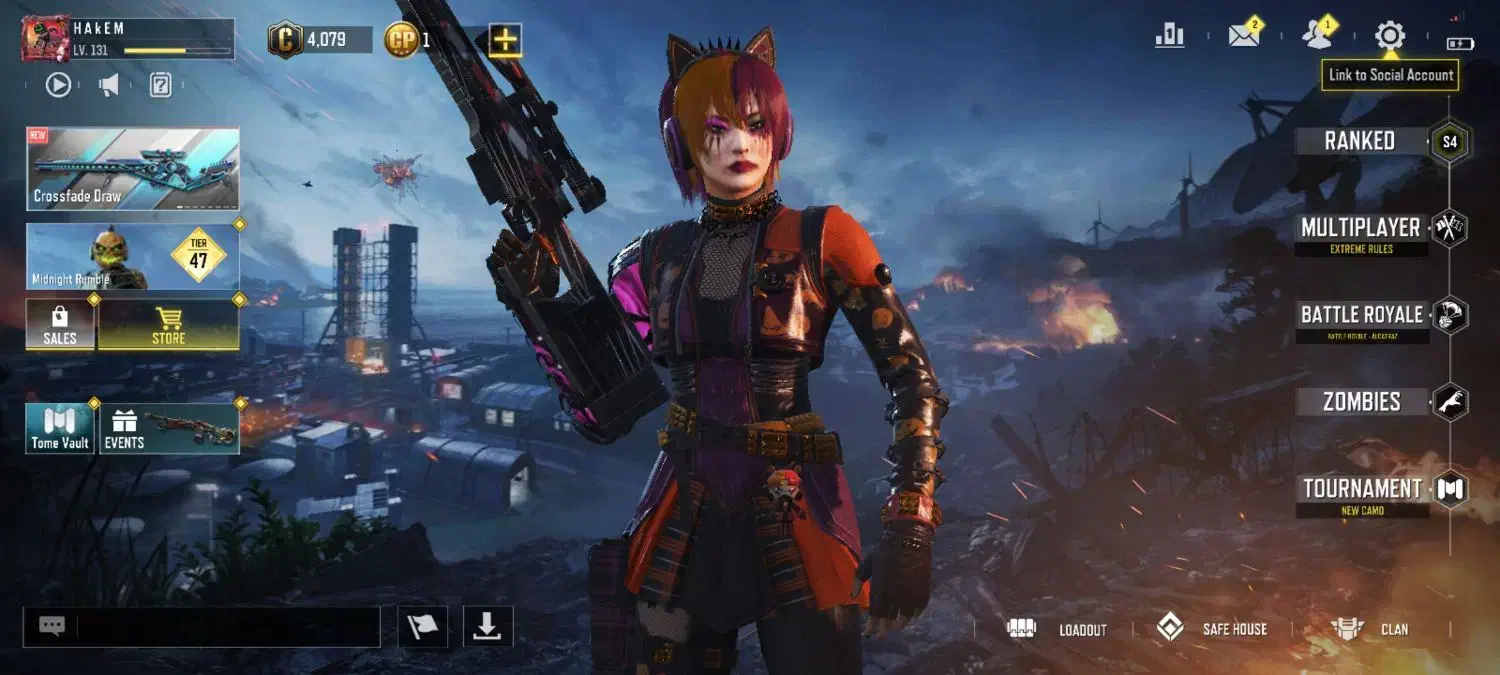
Task: Enter Battle Royale mode
Action: (1362, 316)
